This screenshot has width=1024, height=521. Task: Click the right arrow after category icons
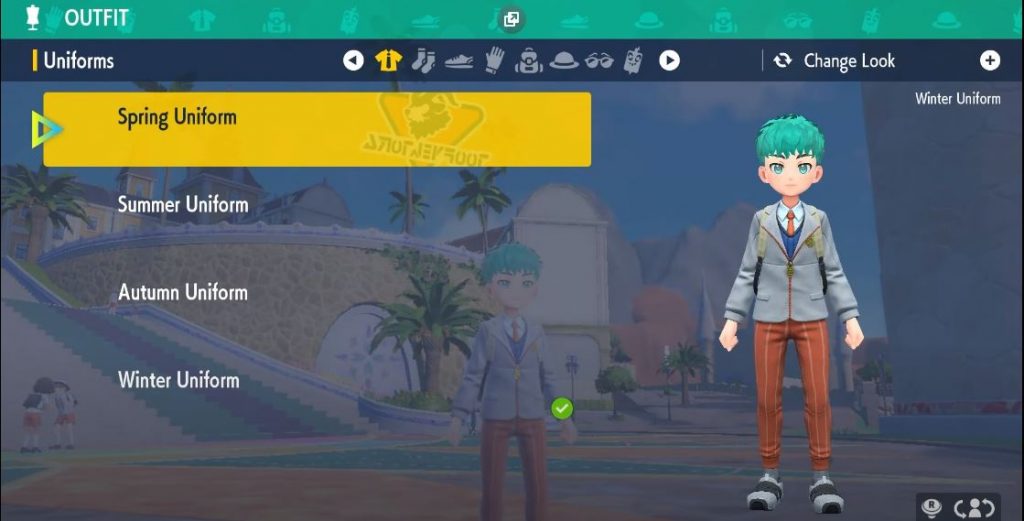669,61
